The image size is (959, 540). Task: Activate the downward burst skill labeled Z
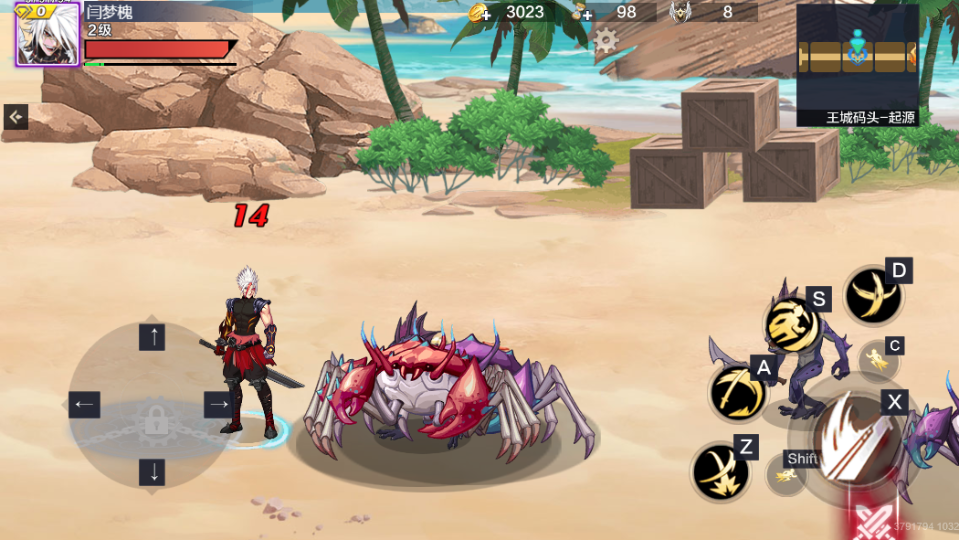[x=720, y=471]
